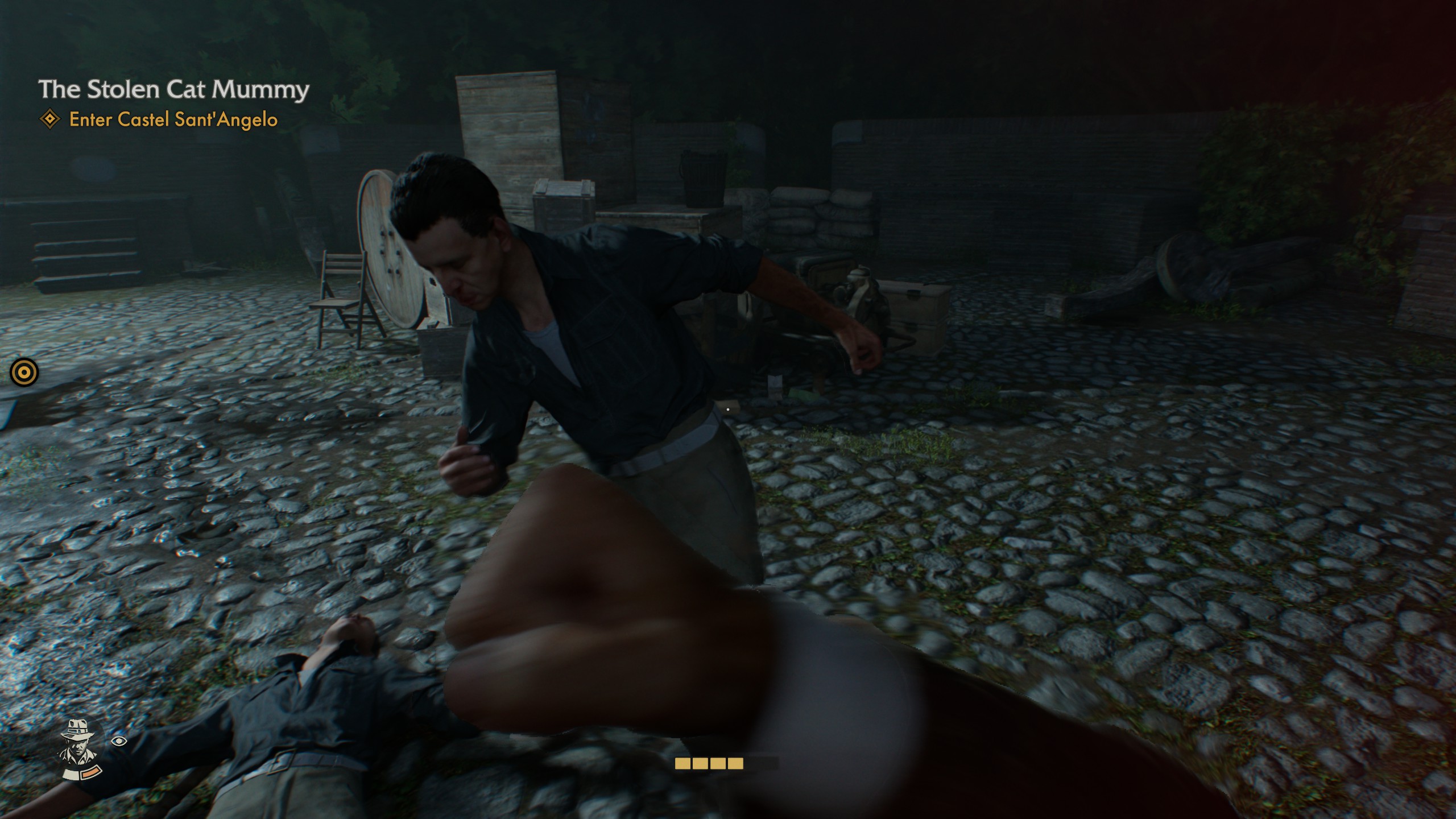Click the circular objective waypoint marker
This screenshot has height=819, width=1456.
pyautogui.click(x=24, y=373)
